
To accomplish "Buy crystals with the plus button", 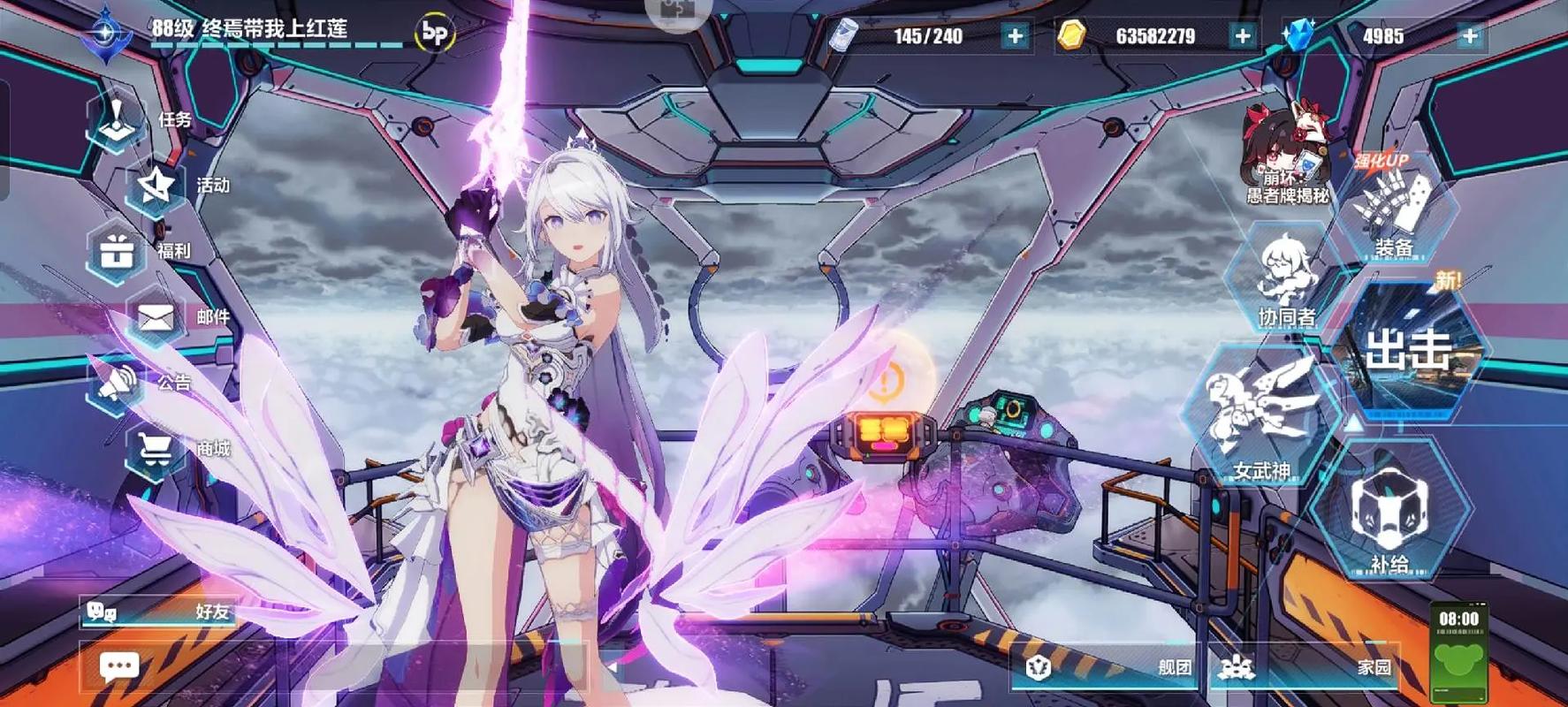I will point(1470,36).
